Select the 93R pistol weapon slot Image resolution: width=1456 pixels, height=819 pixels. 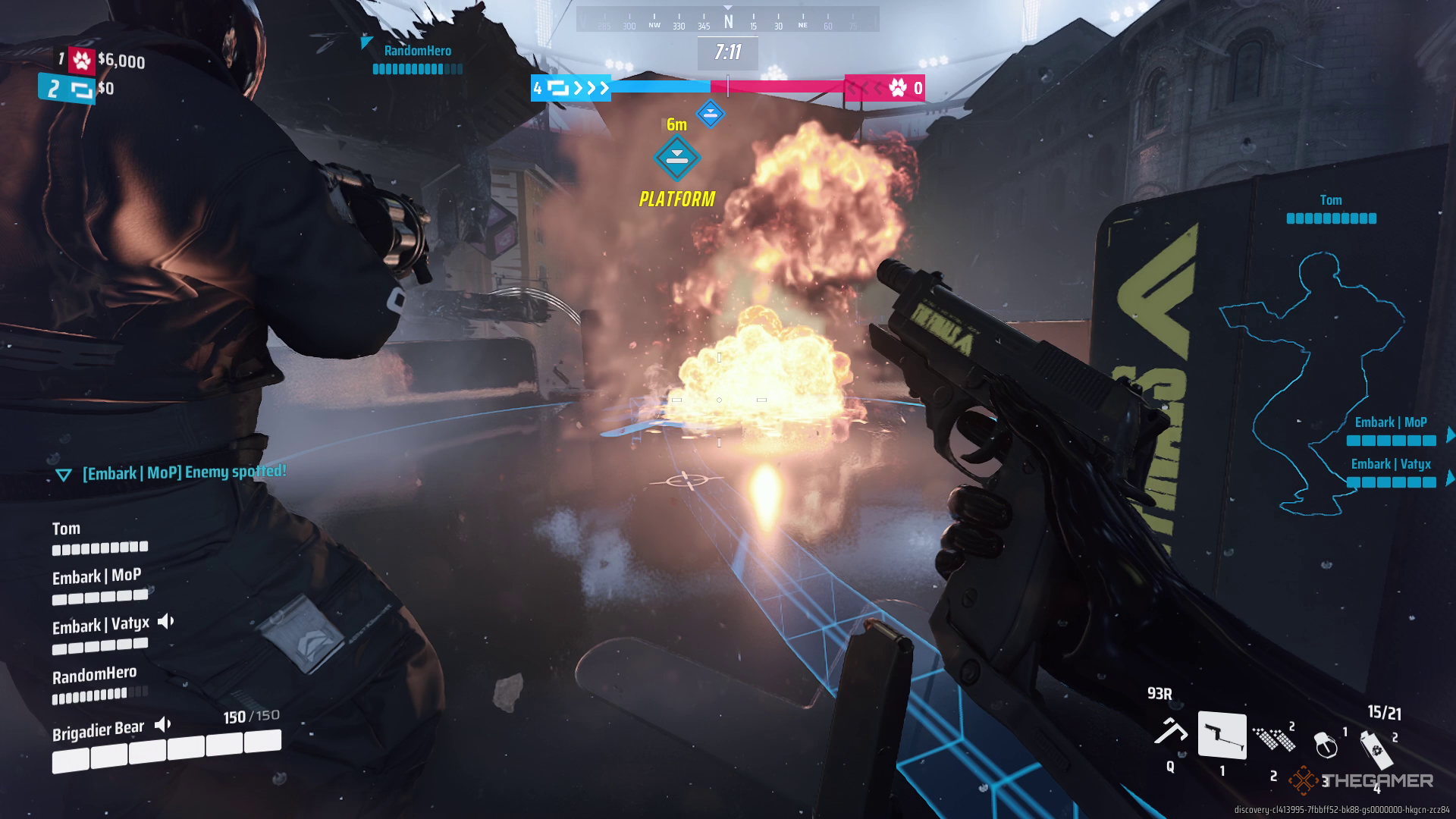[x=1221, y=735]
